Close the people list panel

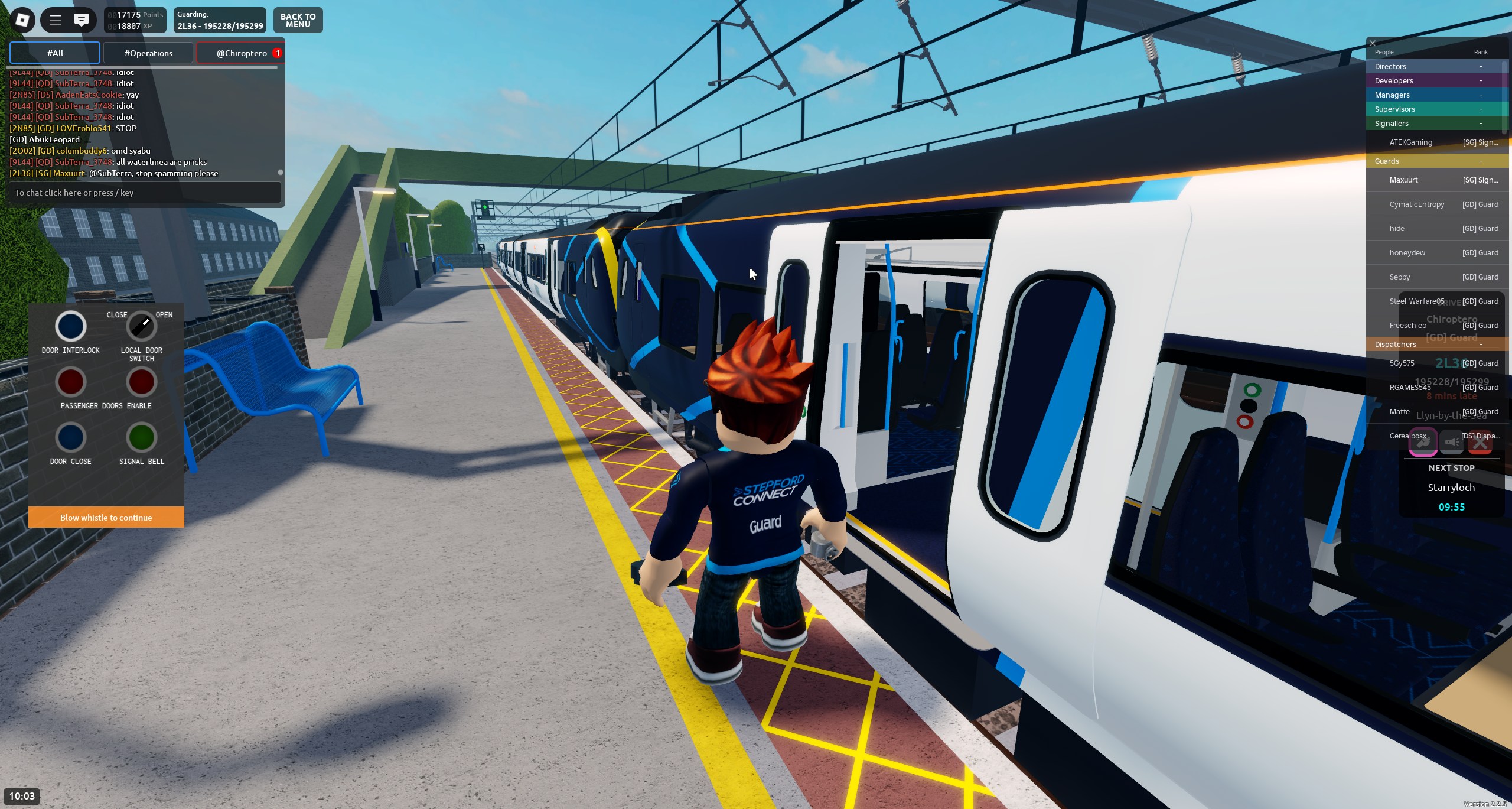pos(1373,43)
